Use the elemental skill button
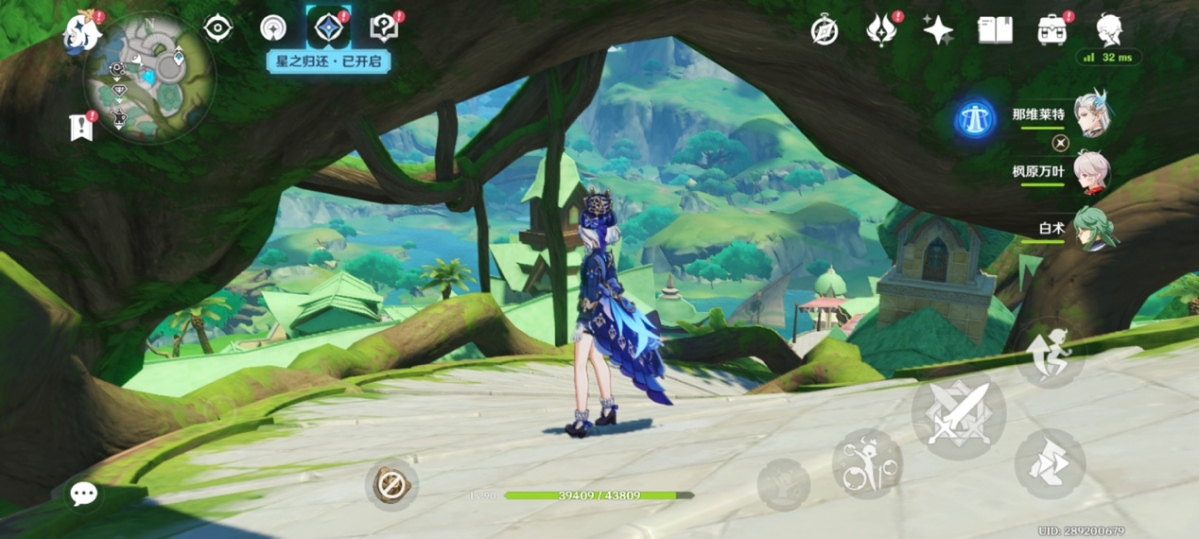The width and height of the screenshot is (1199, 539). click(x=866, y=464)
